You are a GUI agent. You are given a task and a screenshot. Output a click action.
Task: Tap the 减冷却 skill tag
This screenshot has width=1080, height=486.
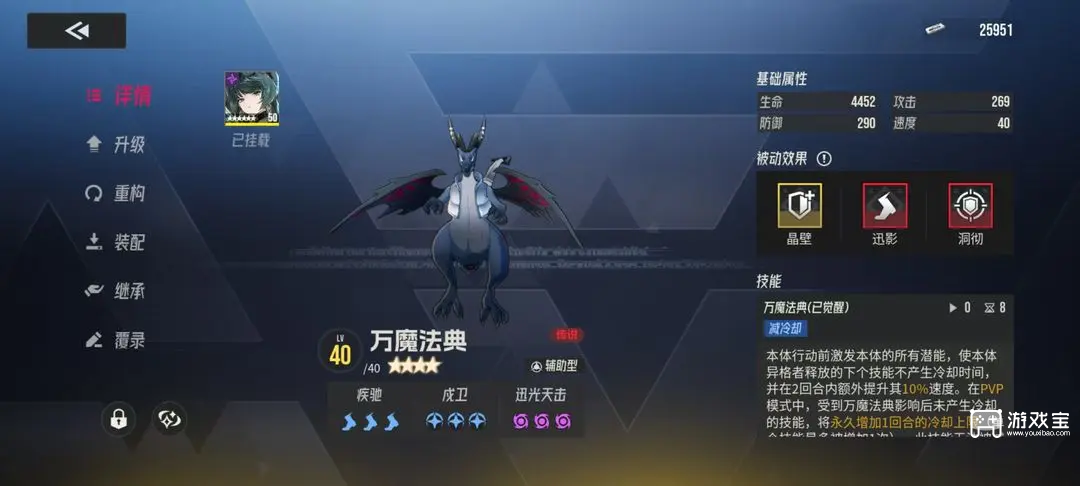coord(786,328)
